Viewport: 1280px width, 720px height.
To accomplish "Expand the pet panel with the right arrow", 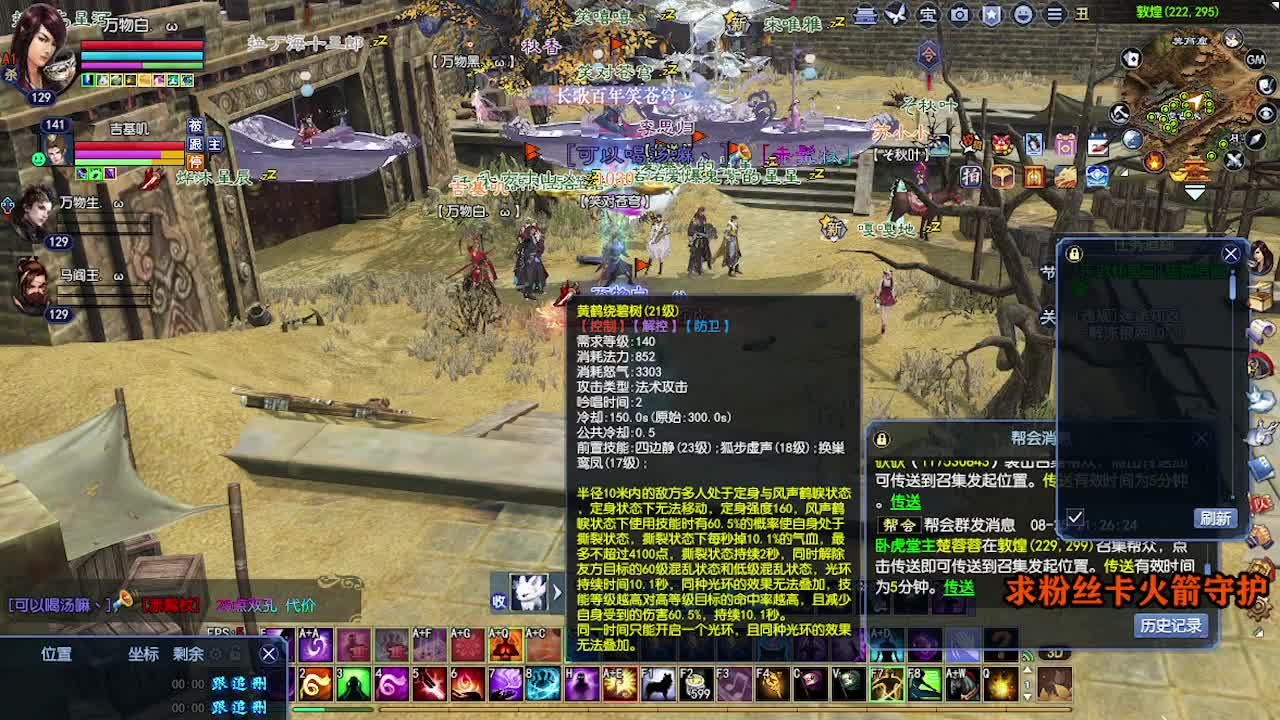I will coord(557,592).
